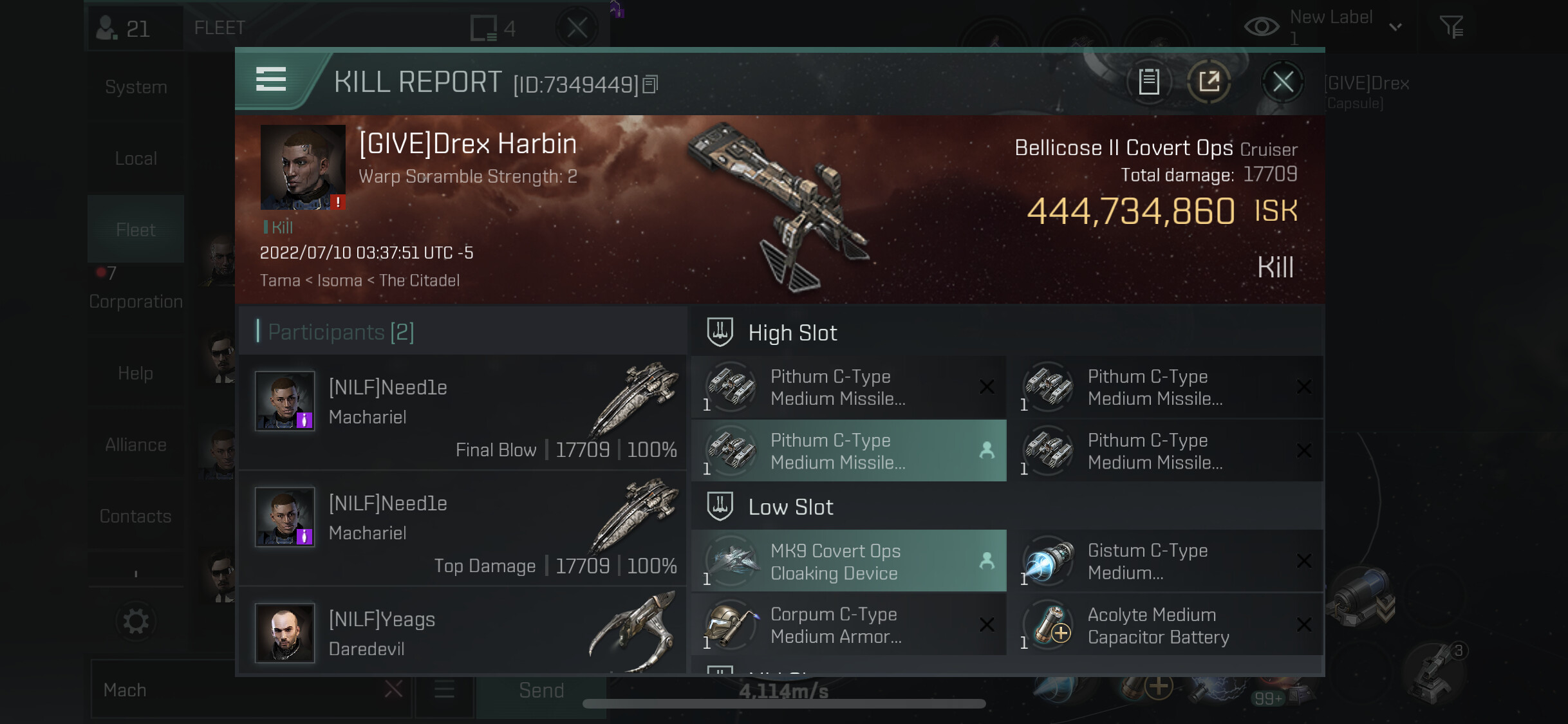The height and width of the screenshot is (724, 1568).
Task: Click the chat input field containing Mach
Action: pos(238,691)
